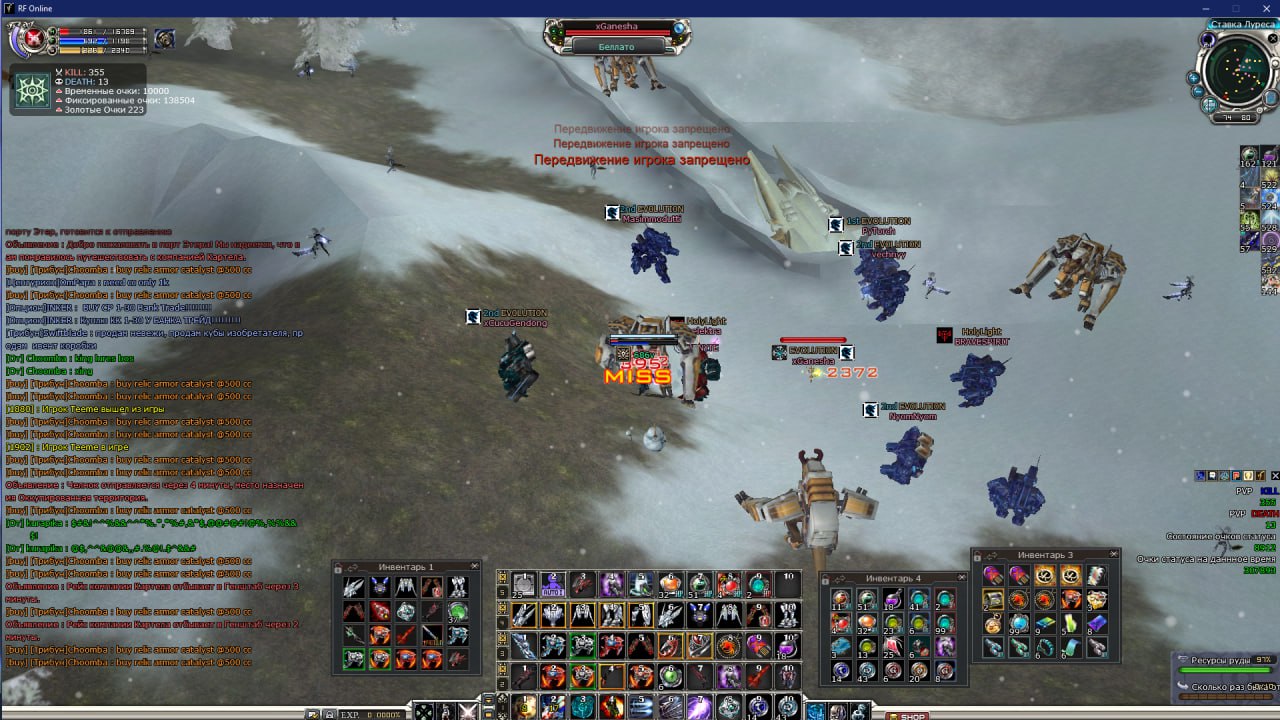Screen dimensions: 1280x720
Task: Select the active buff icon beside status bars
Action: coord(165,39)
